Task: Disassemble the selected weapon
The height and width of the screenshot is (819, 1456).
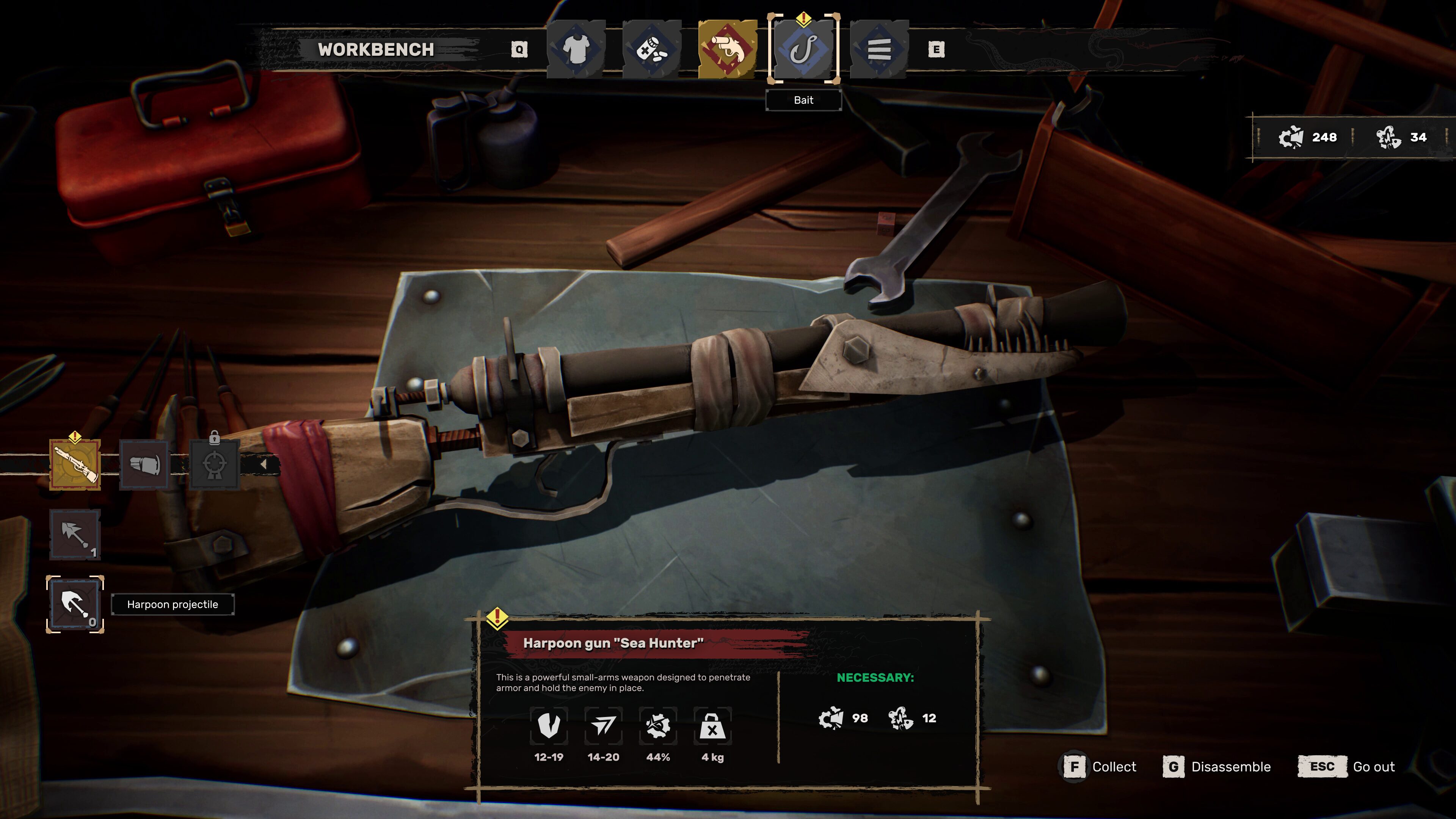Action: [x=1217, y=767]
